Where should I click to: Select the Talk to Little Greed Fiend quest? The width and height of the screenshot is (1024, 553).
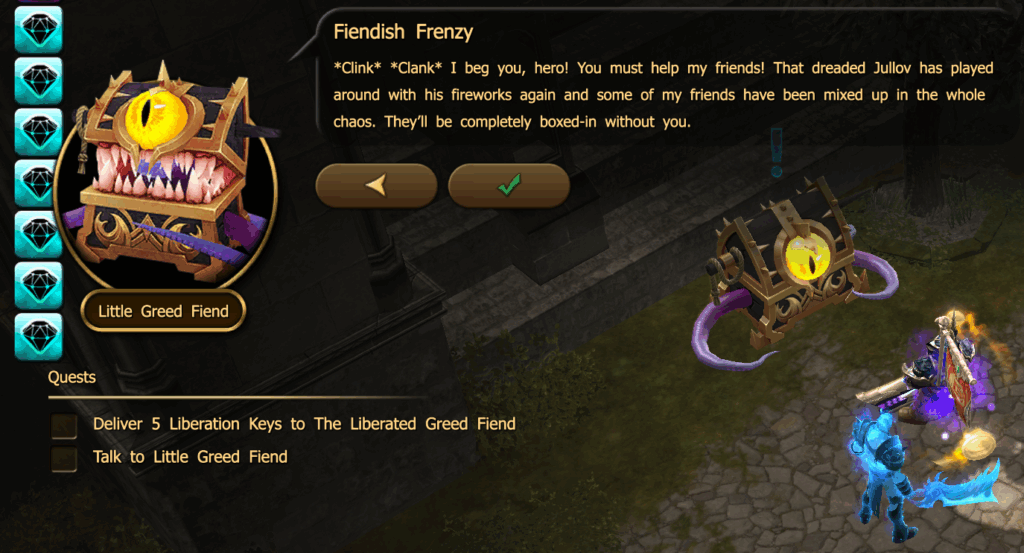pos(189,457)
